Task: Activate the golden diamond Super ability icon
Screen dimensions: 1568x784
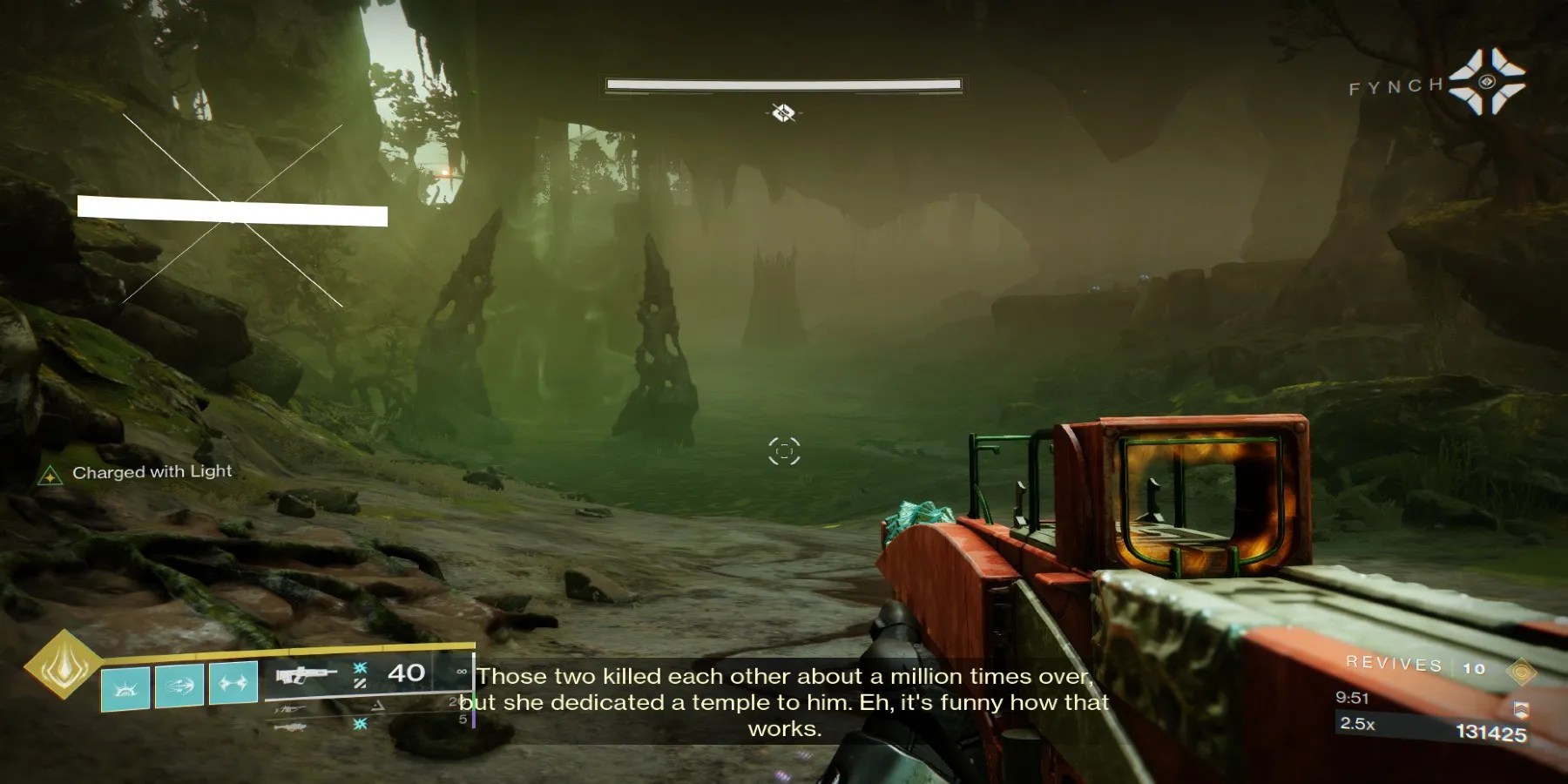Action: click(x=62, y=664)
